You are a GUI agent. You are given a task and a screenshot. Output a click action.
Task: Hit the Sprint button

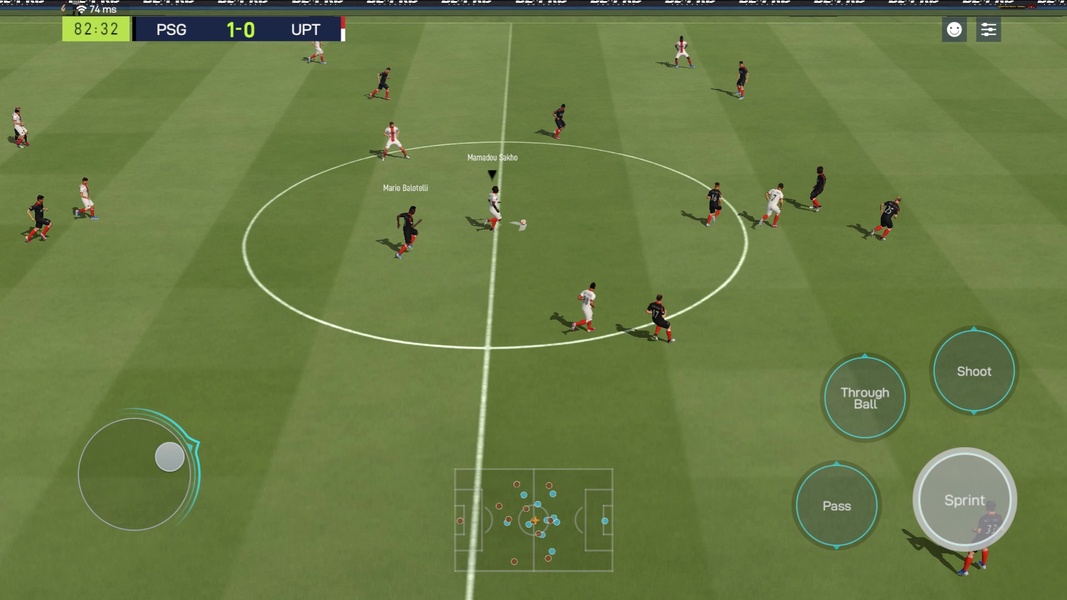point(964,500)
